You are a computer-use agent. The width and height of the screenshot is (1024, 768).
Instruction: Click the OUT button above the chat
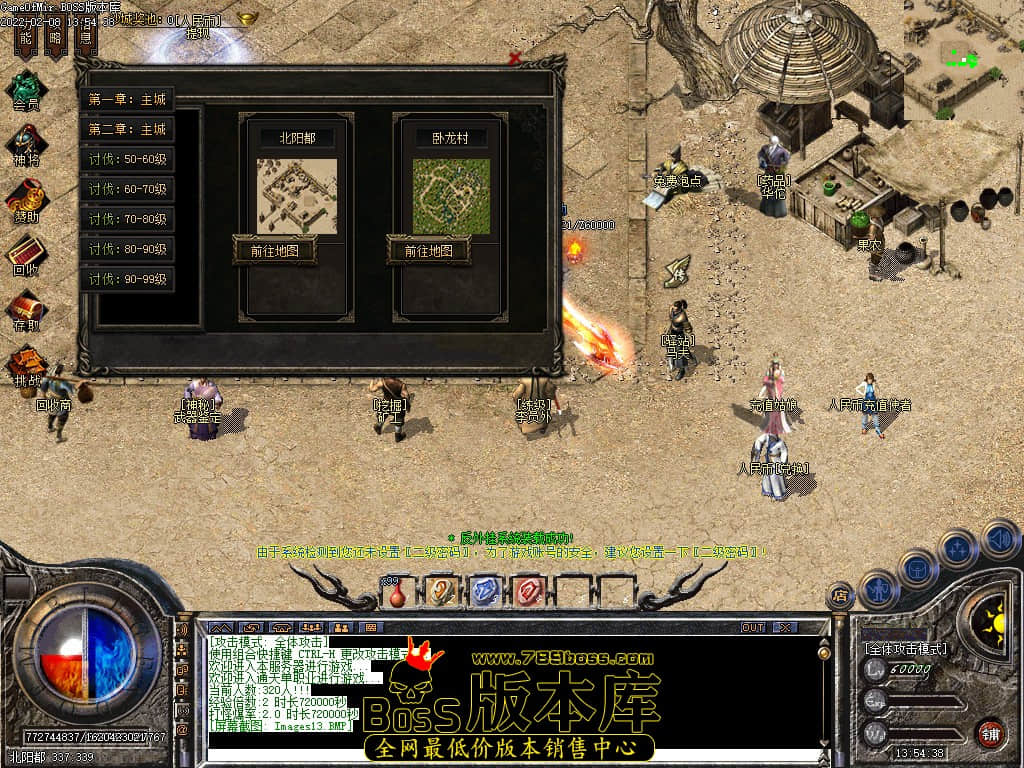(752, 627)
